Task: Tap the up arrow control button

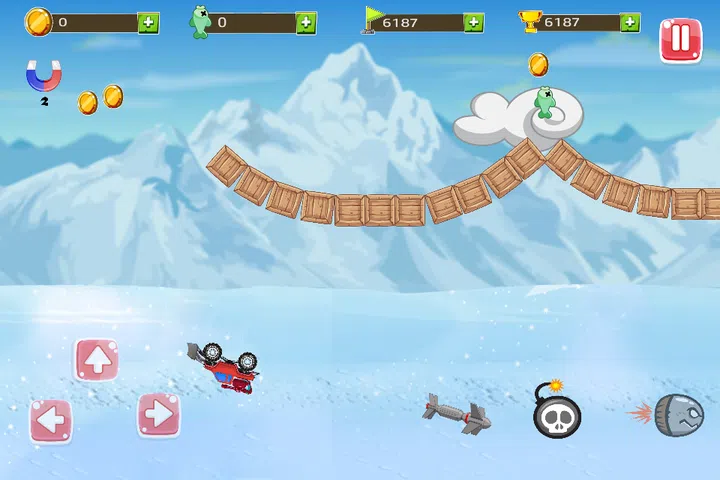Action: tap(96, 360)
